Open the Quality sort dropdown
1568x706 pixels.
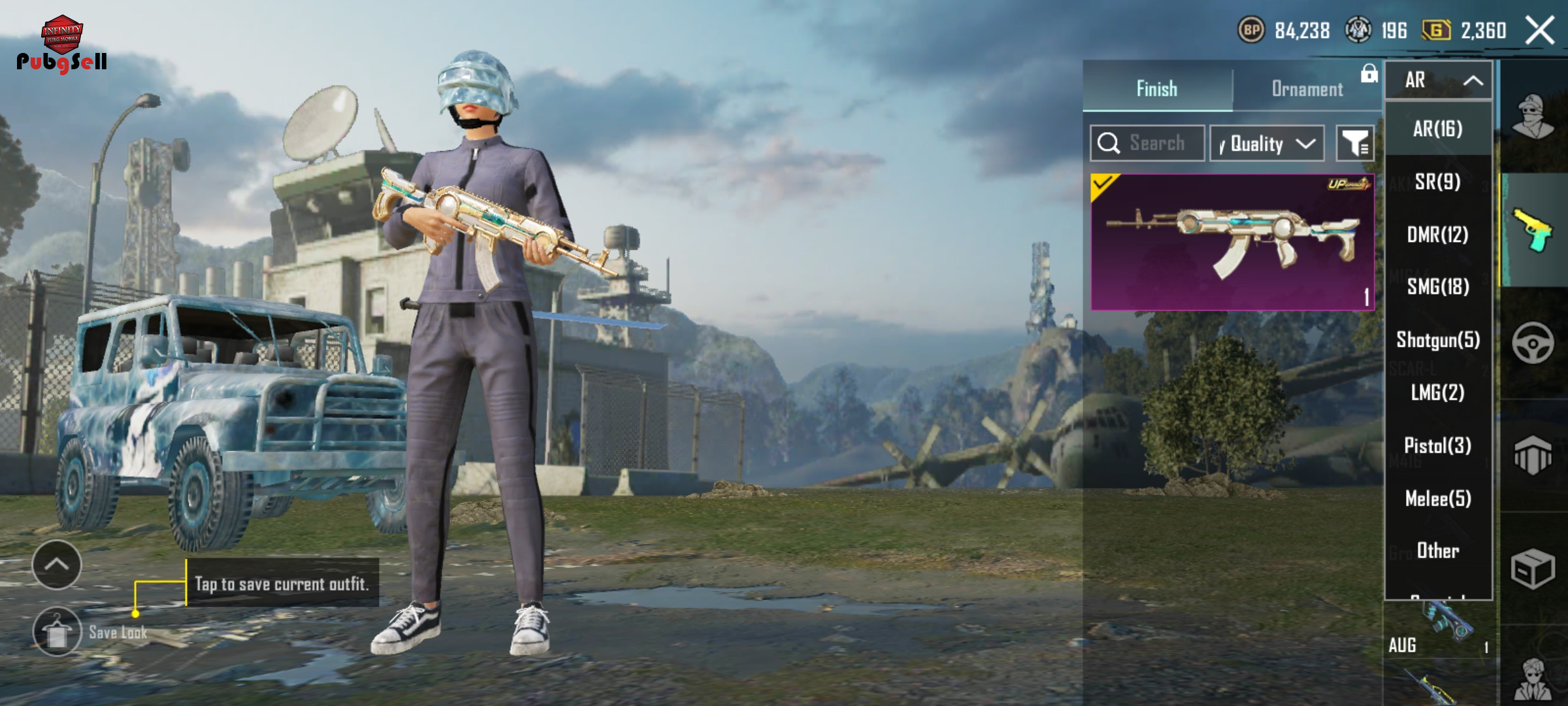point(1267,143)
